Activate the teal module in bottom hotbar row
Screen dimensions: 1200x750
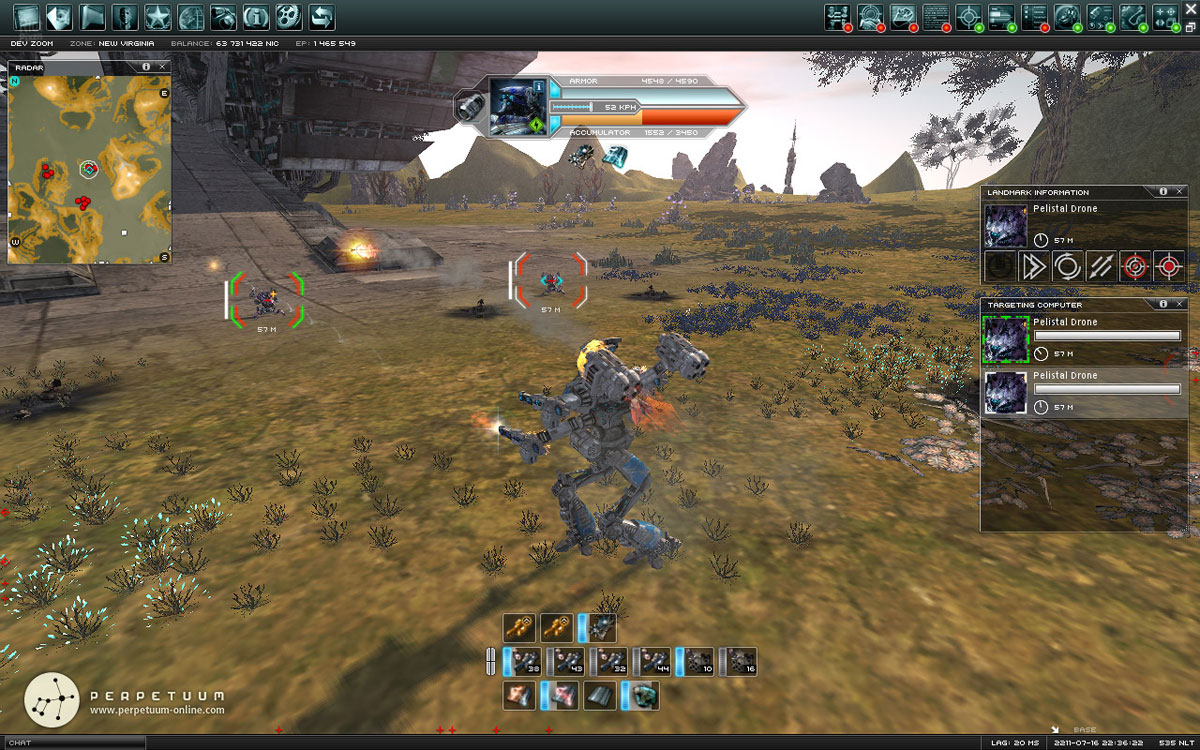(643, 696)
